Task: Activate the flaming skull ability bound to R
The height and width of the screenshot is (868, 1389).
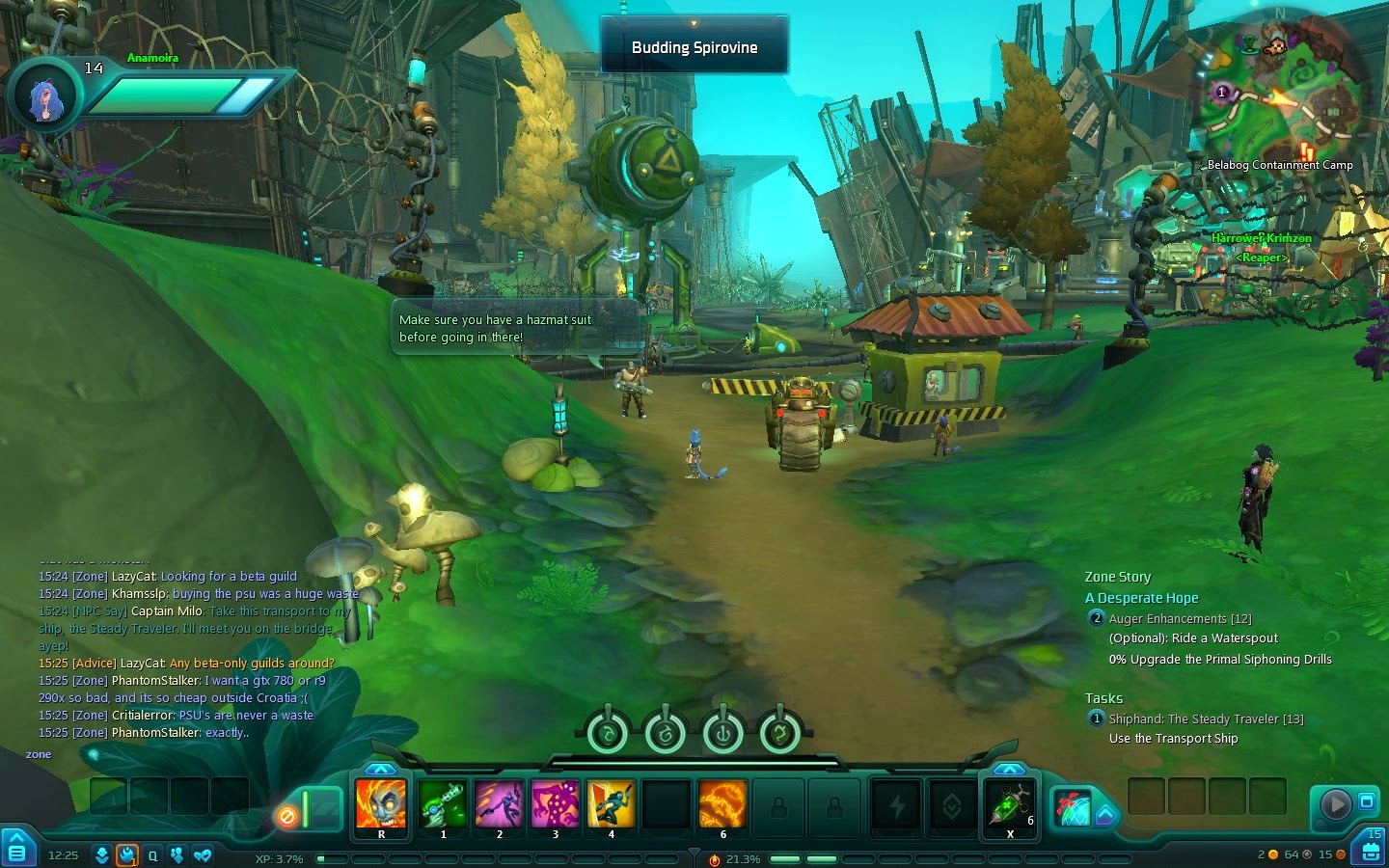Action: point(381,804)
